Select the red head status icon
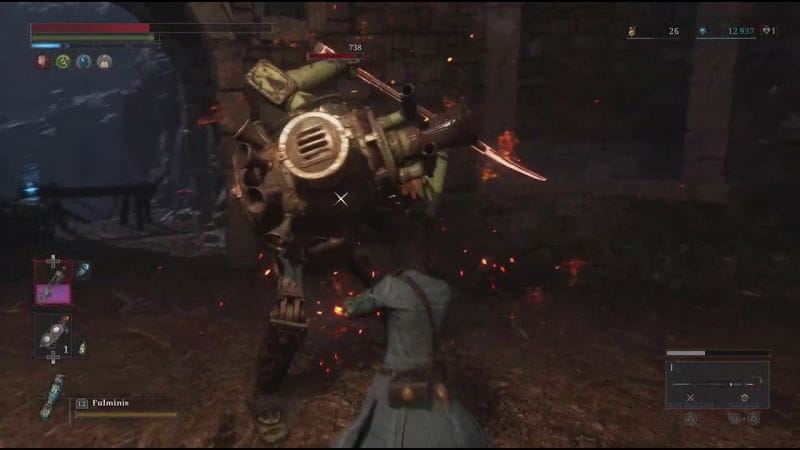 point(42,62)
